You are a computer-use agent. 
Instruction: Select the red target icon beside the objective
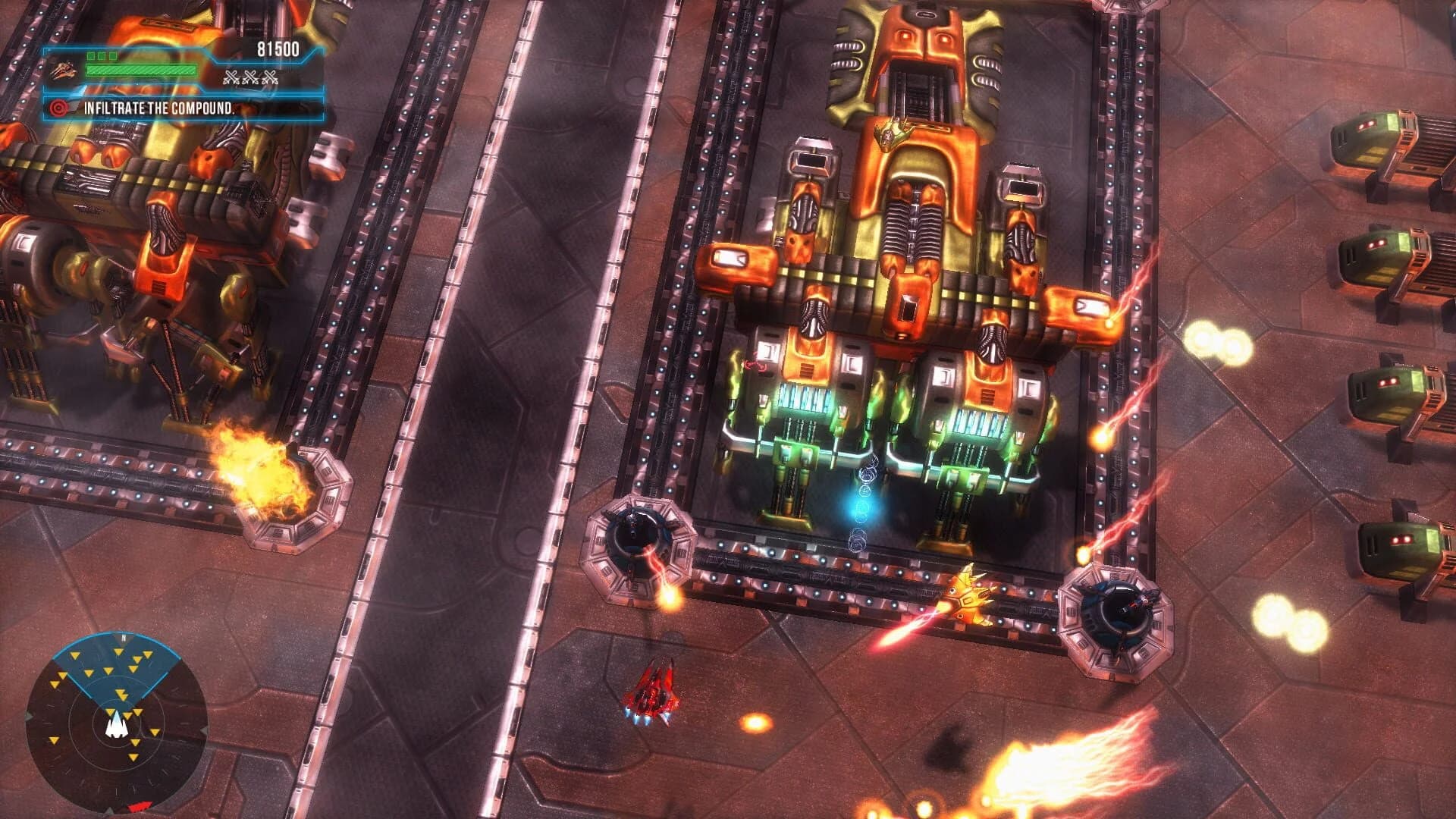click(x=59, y=108)
